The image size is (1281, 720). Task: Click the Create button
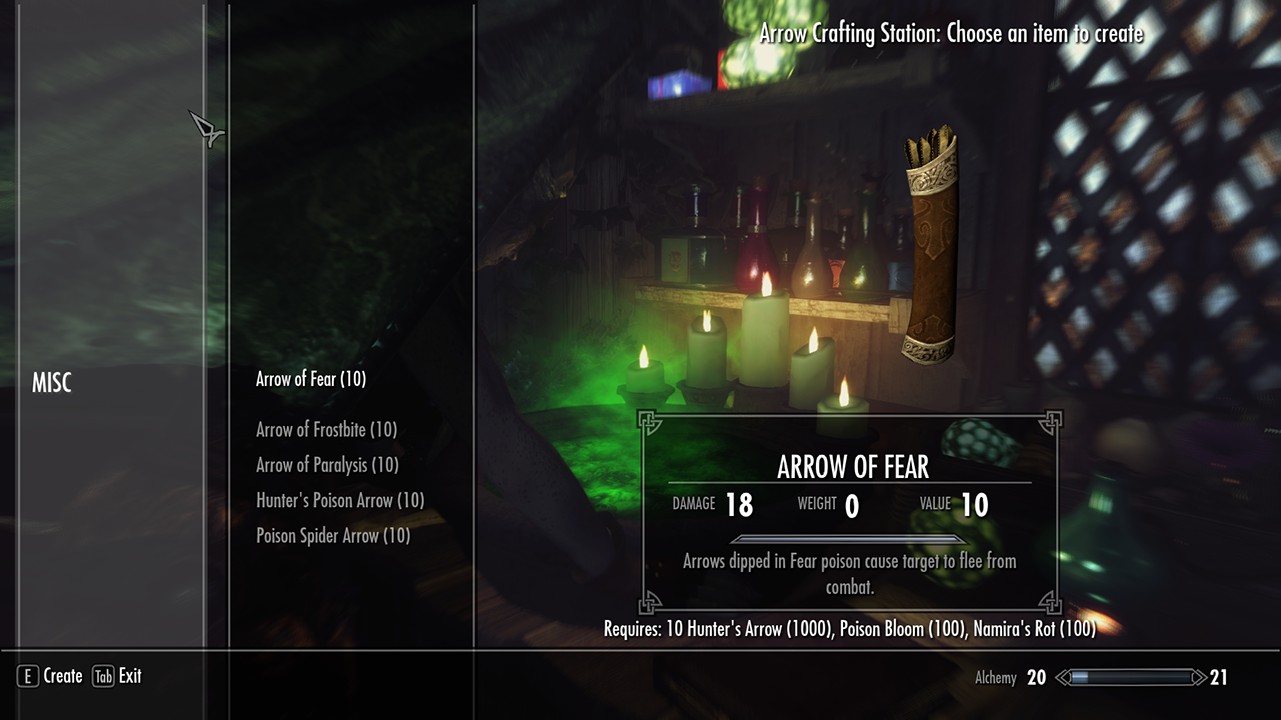[x=50, y=677]
